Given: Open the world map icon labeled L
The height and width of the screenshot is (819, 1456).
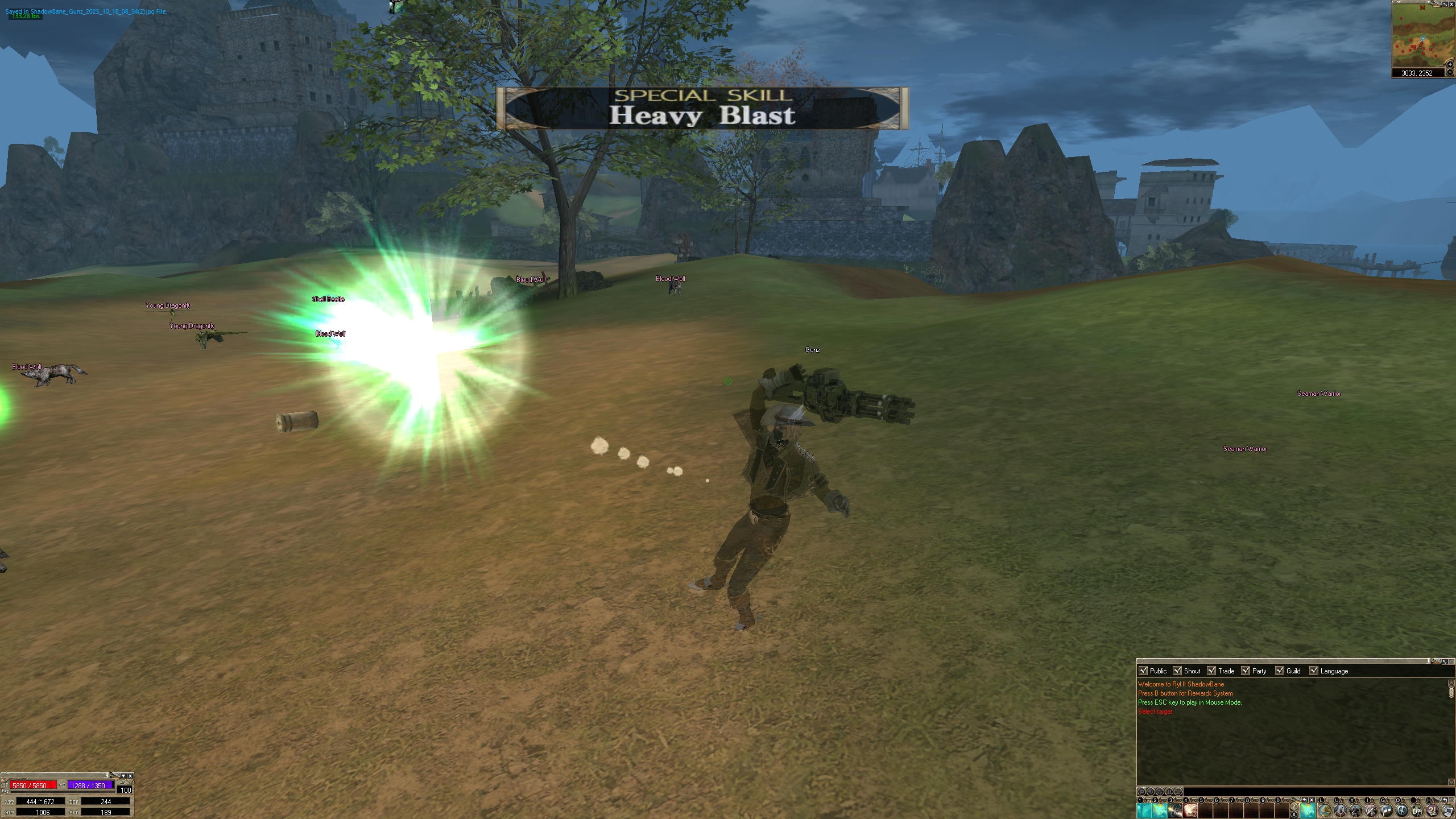Looking at the screenshot, I should (1325, 810).
